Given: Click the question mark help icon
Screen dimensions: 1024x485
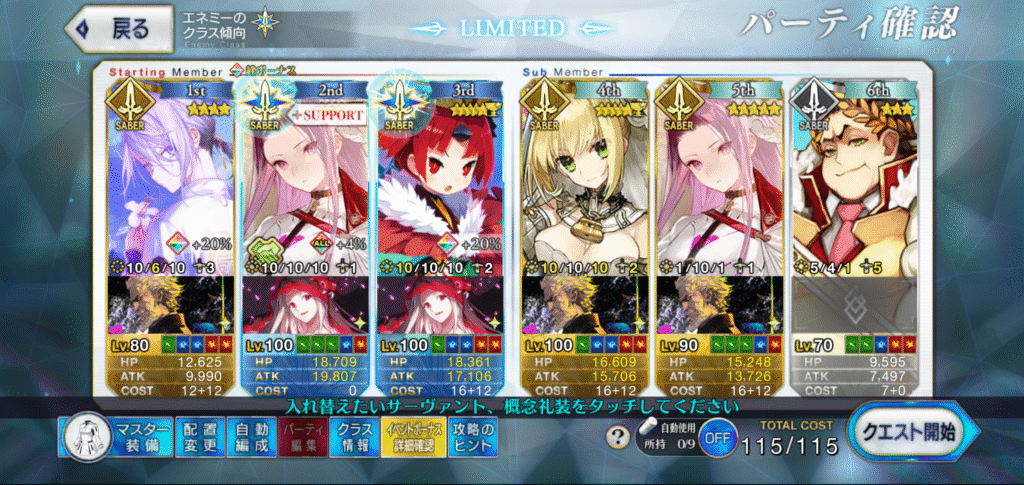Looking at the screenshot, I should (619, 437).
